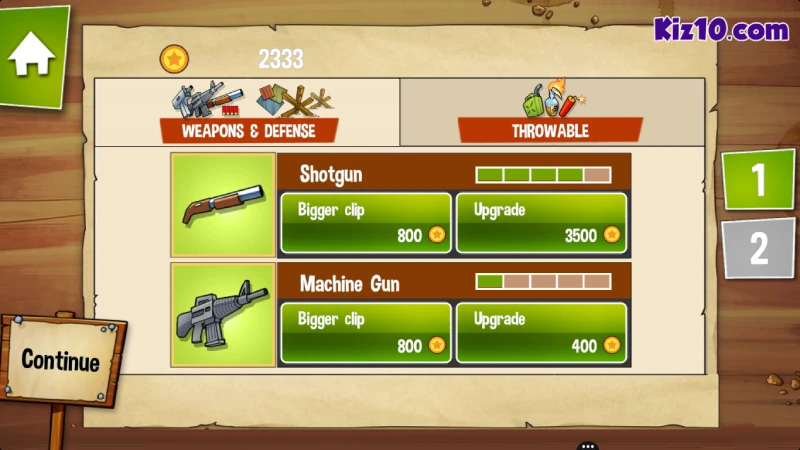Screen dimensions: 800x450
Task: Switch to the Weapons & Defense tab
Action: click(247, 113)
